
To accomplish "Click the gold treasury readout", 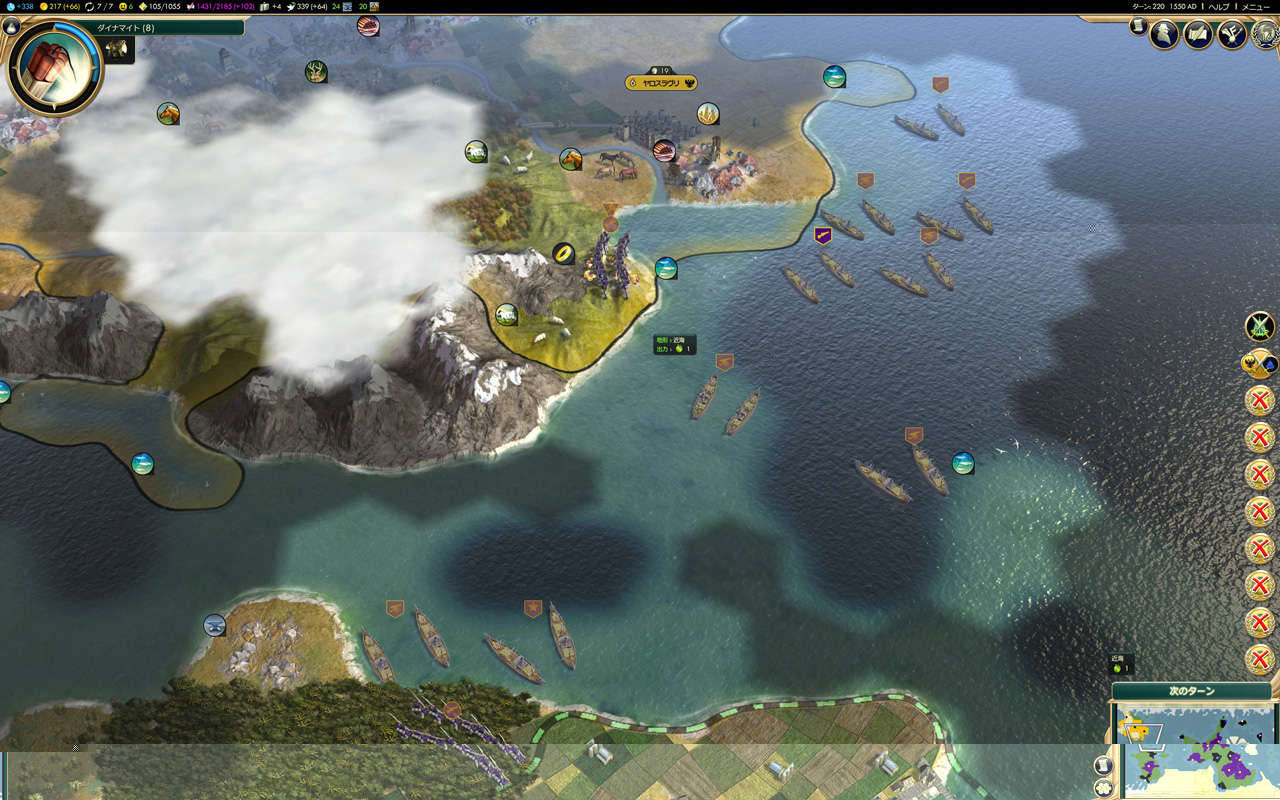I will (60, 7).
